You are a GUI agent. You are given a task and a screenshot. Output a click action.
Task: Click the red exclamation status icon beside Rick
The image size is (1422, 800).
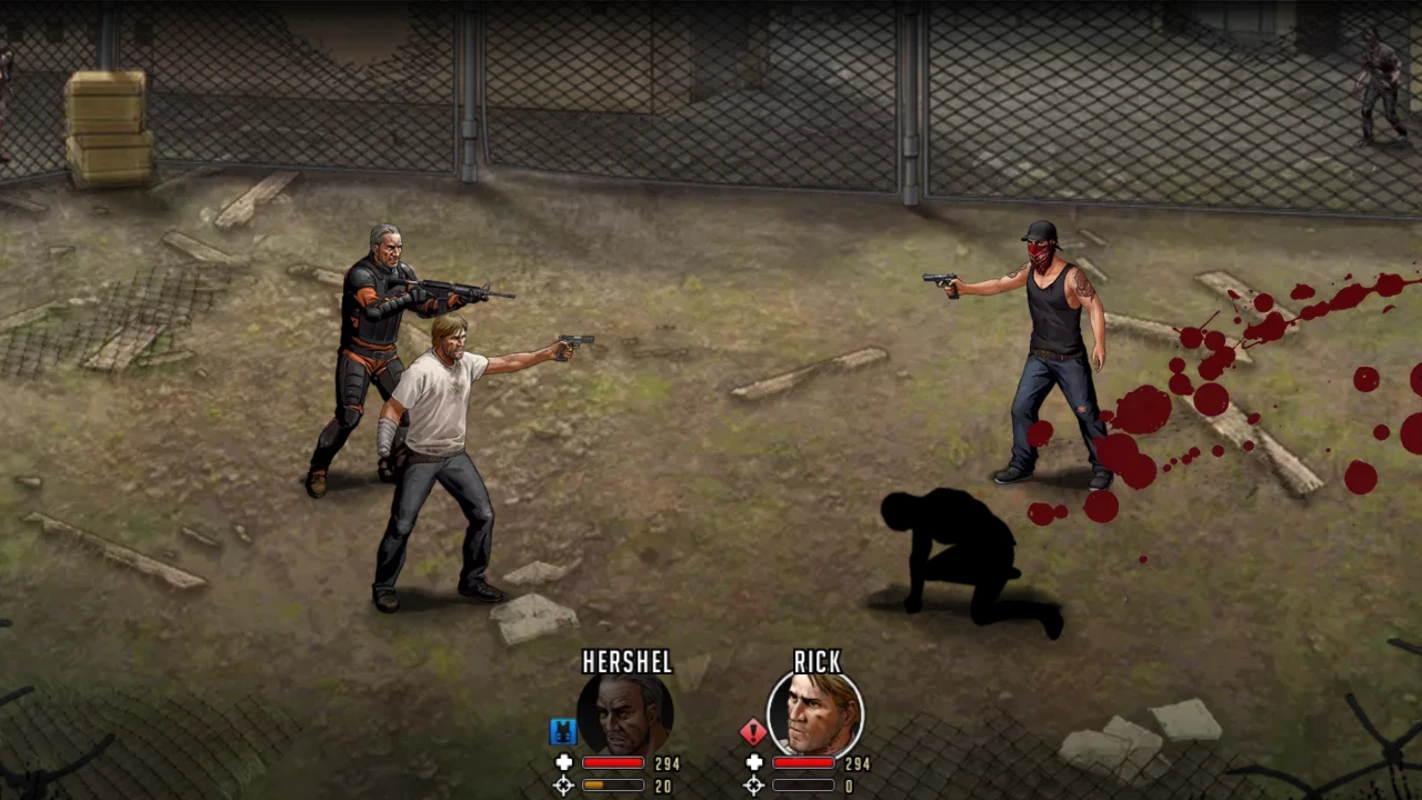(753, 732)
